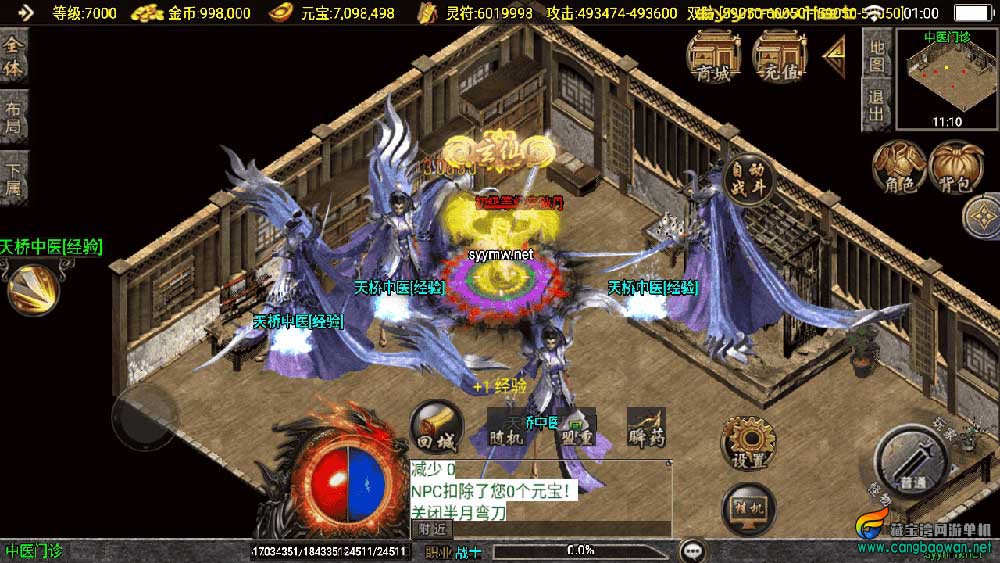
Task: Open the 设置 settings gear
Action: tap(749, 443)
